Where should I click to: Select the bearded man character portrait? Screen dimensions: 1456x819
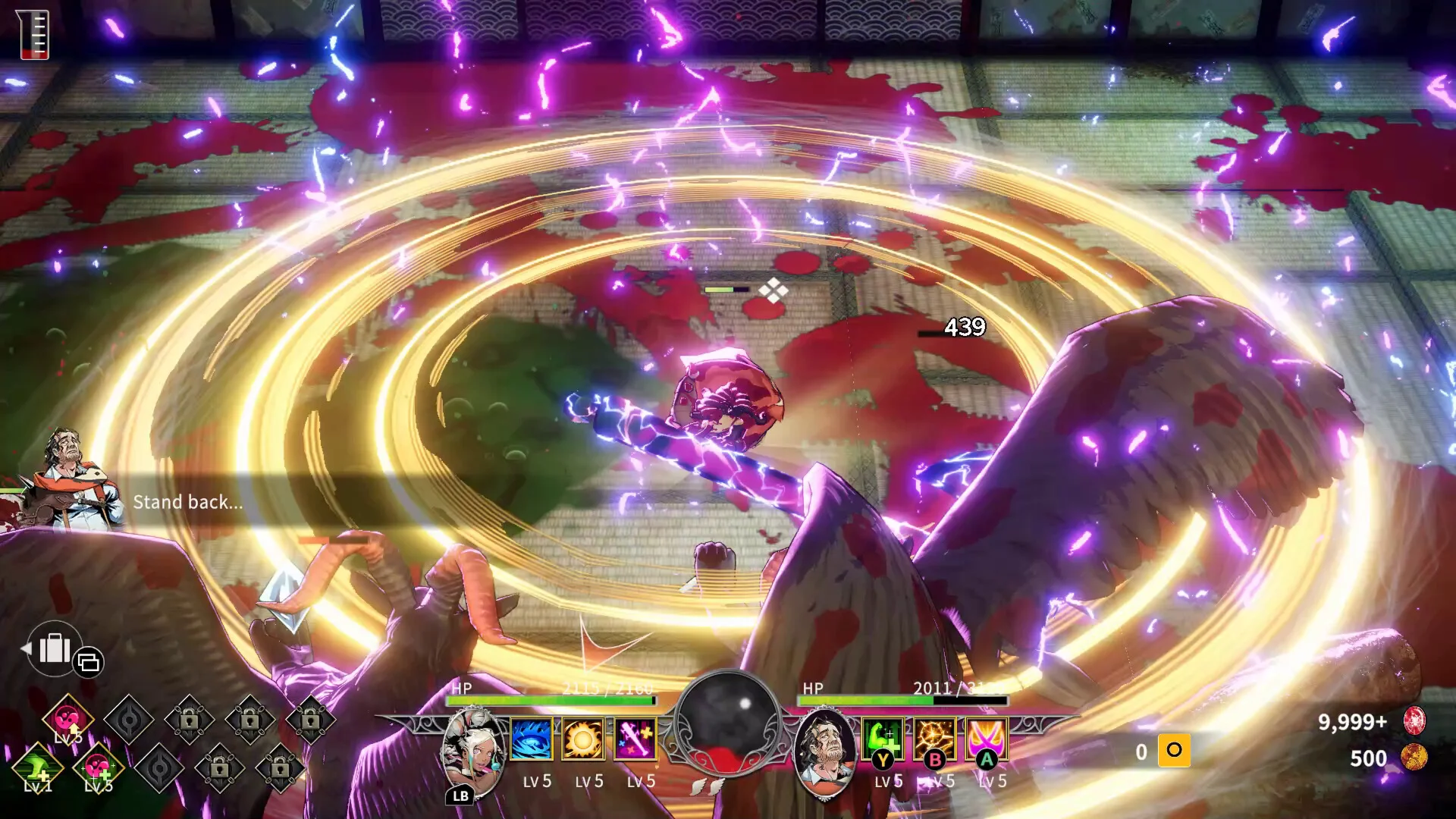pyautogui.click(x=825, y=751)
